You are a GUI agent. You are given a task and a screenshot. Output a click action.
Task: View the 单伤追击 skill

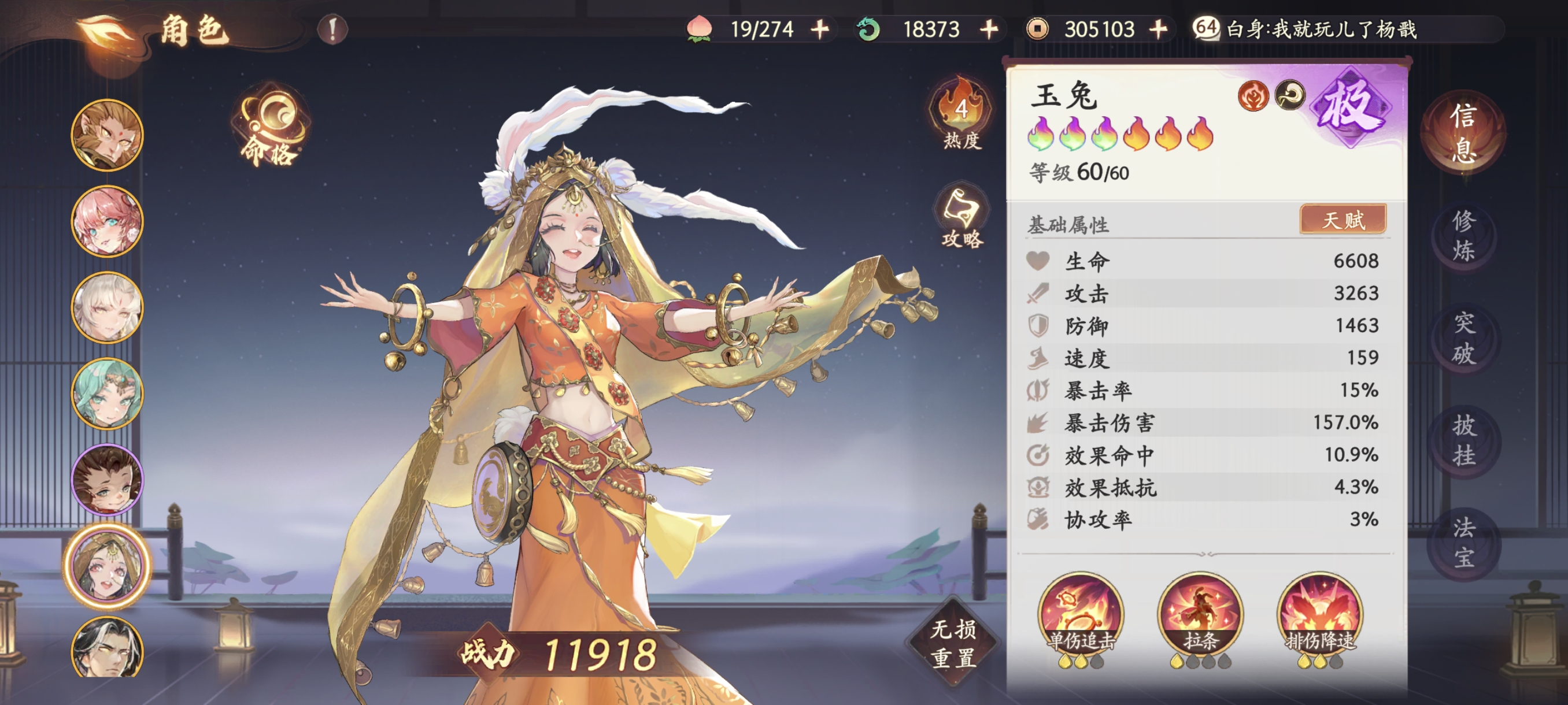[1081, 614]
